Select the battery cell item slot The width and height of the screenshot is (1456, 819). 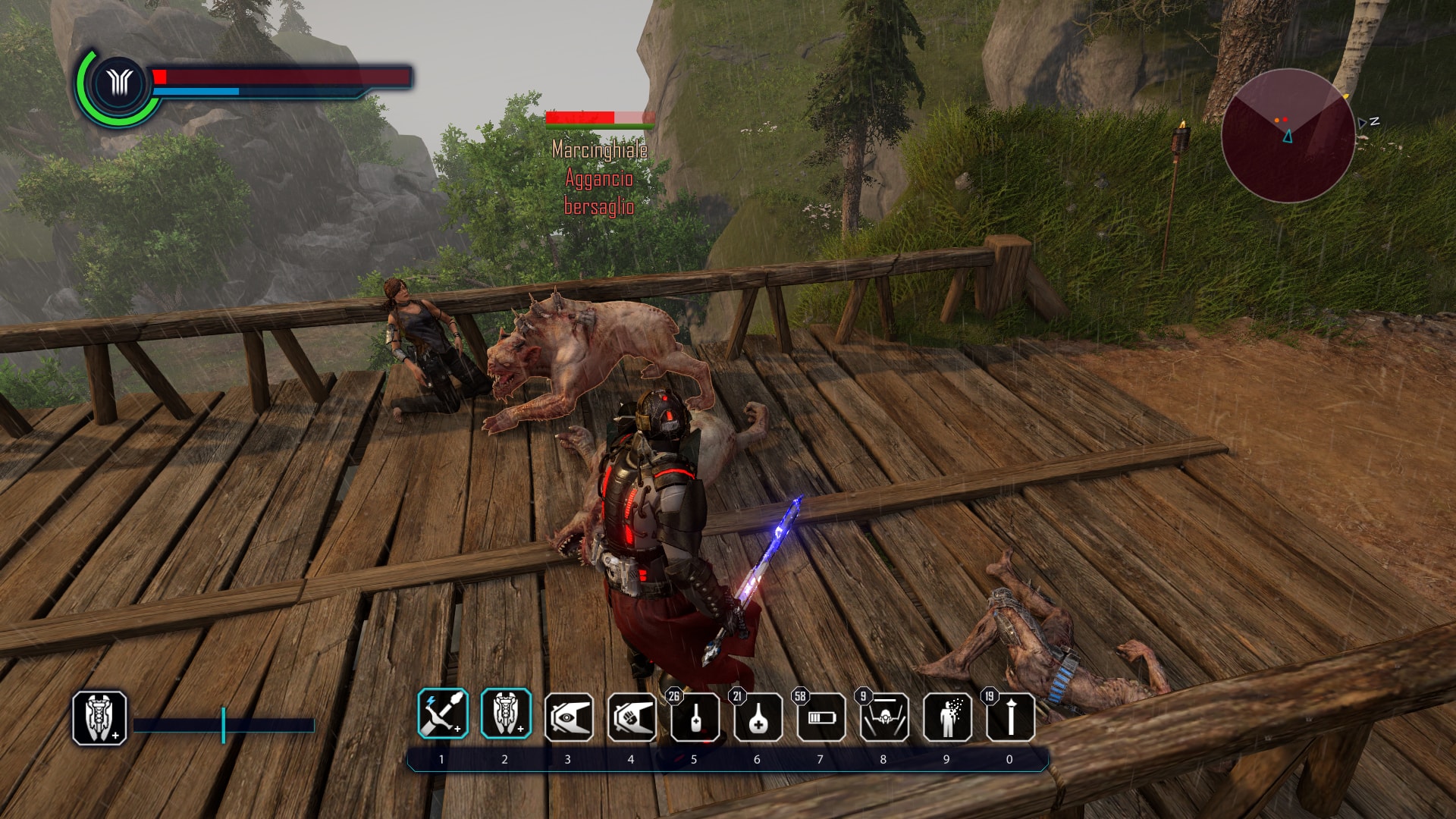821,717
